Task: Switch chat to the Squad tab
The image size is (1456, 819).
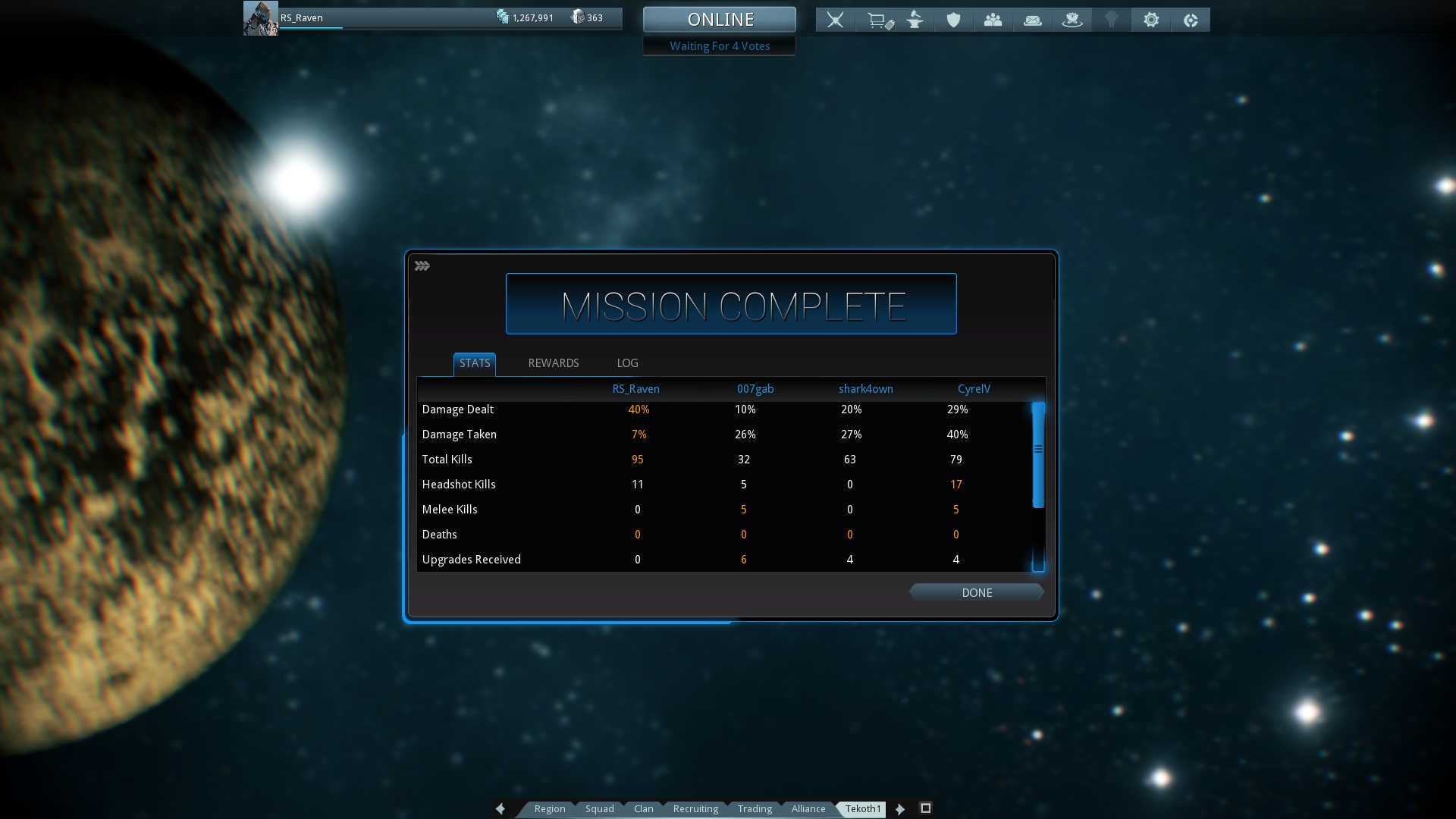Action: (x=599, y=809)
